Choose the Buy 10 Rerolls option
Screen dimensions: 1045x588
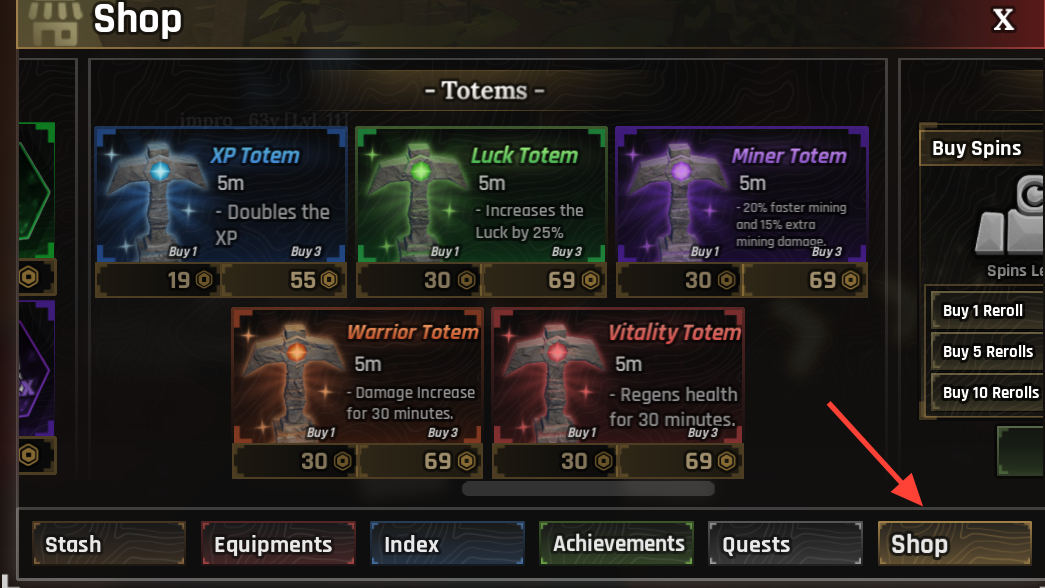pos(989,392)
